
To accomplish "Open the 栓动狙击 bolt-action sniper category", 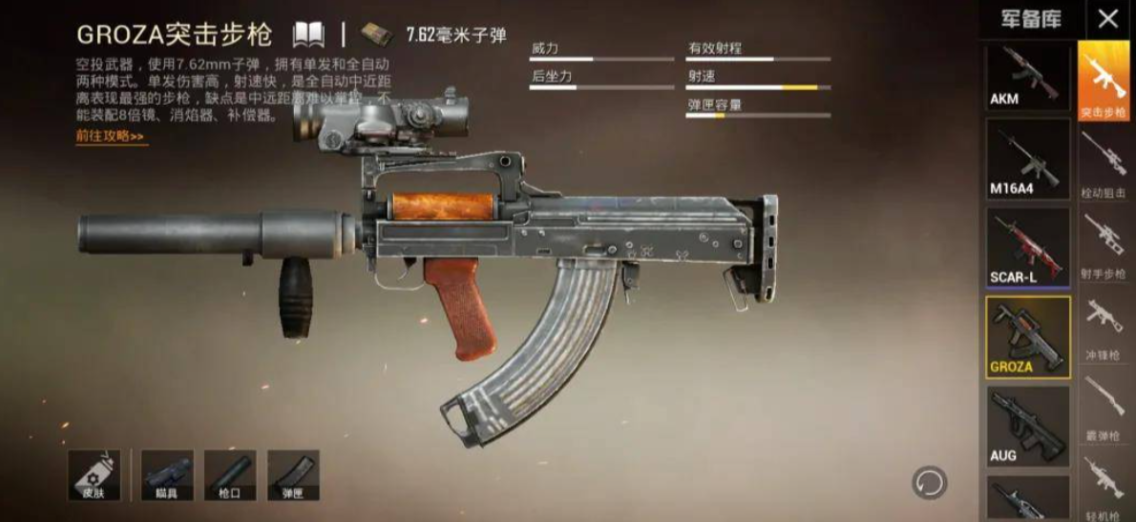I will point(1104,164).
